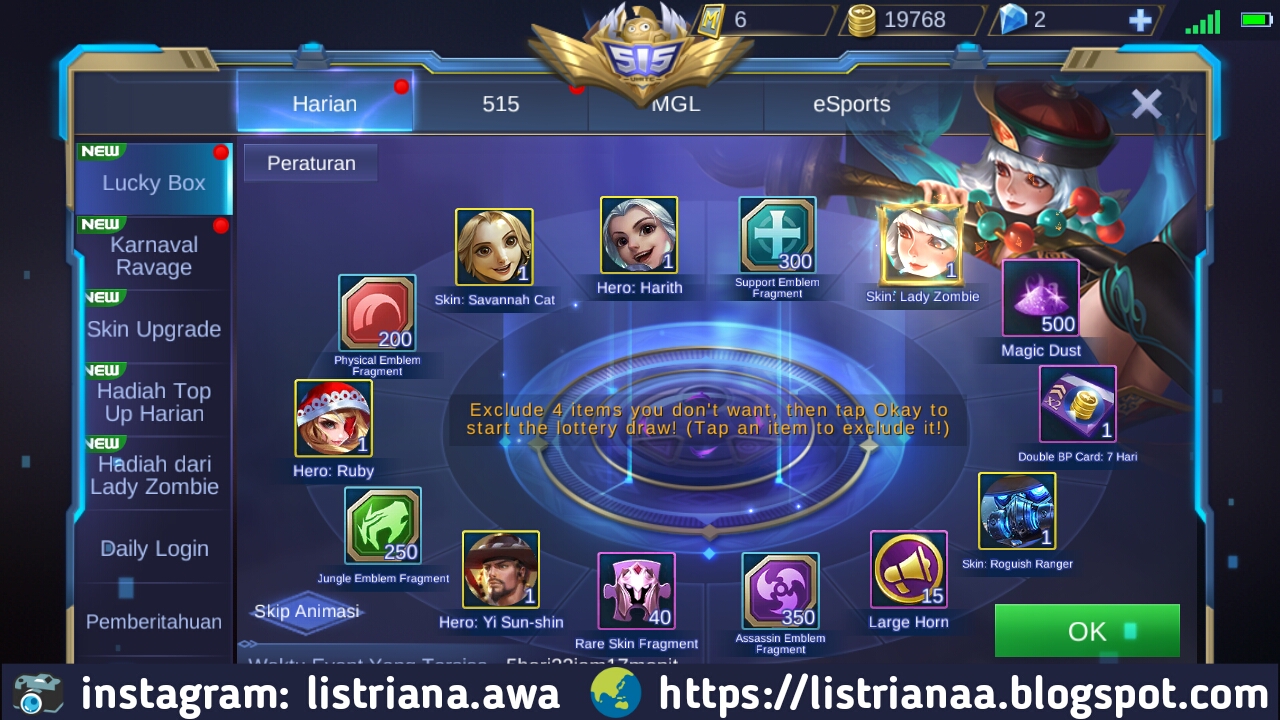
Task: Tap the Double BP Card: 7 Hari prize
Action: click(x=1077, y=405)
